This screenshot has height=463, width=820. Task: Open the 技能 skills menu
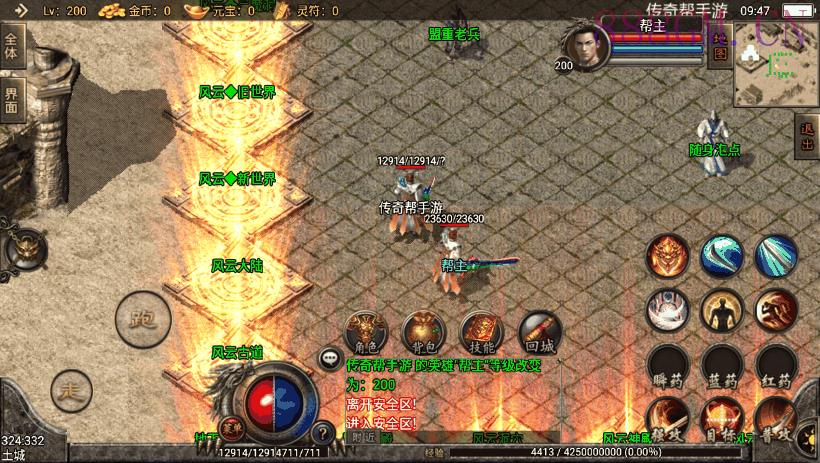click(x=481, y=331)
